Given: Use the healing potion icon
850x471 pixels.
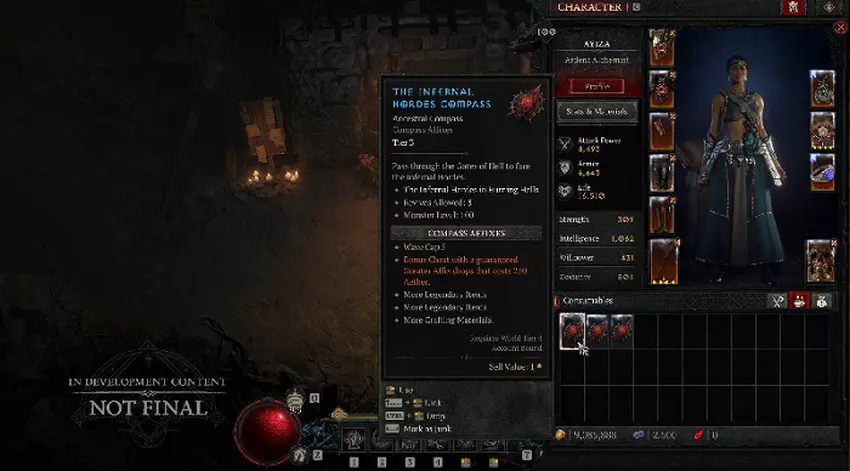Looking at the screenshot, I should click(x=296, y=400).
